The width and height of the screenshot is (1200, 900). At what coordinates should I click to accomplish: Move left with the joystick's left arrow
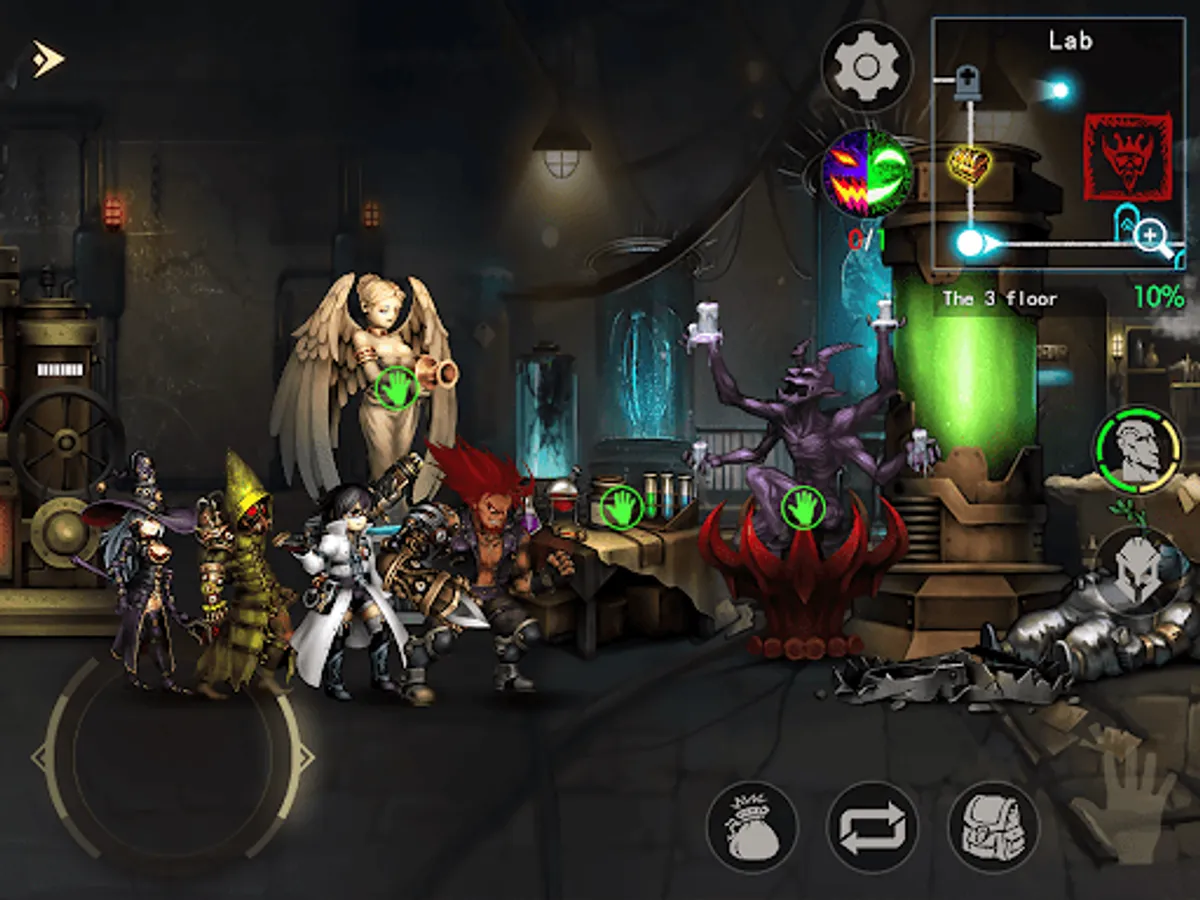pyautogui.click(x=42, y=757)
